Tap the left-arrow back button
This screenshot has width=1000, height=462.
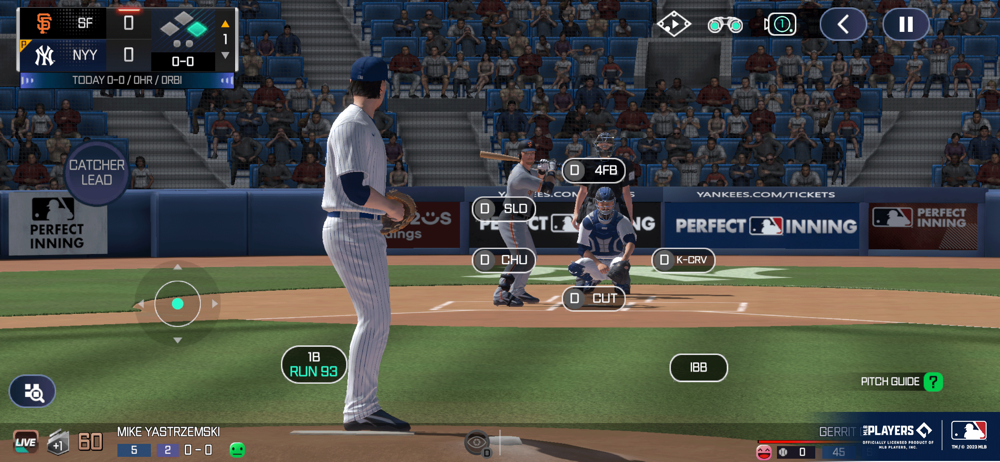(843, 24)
